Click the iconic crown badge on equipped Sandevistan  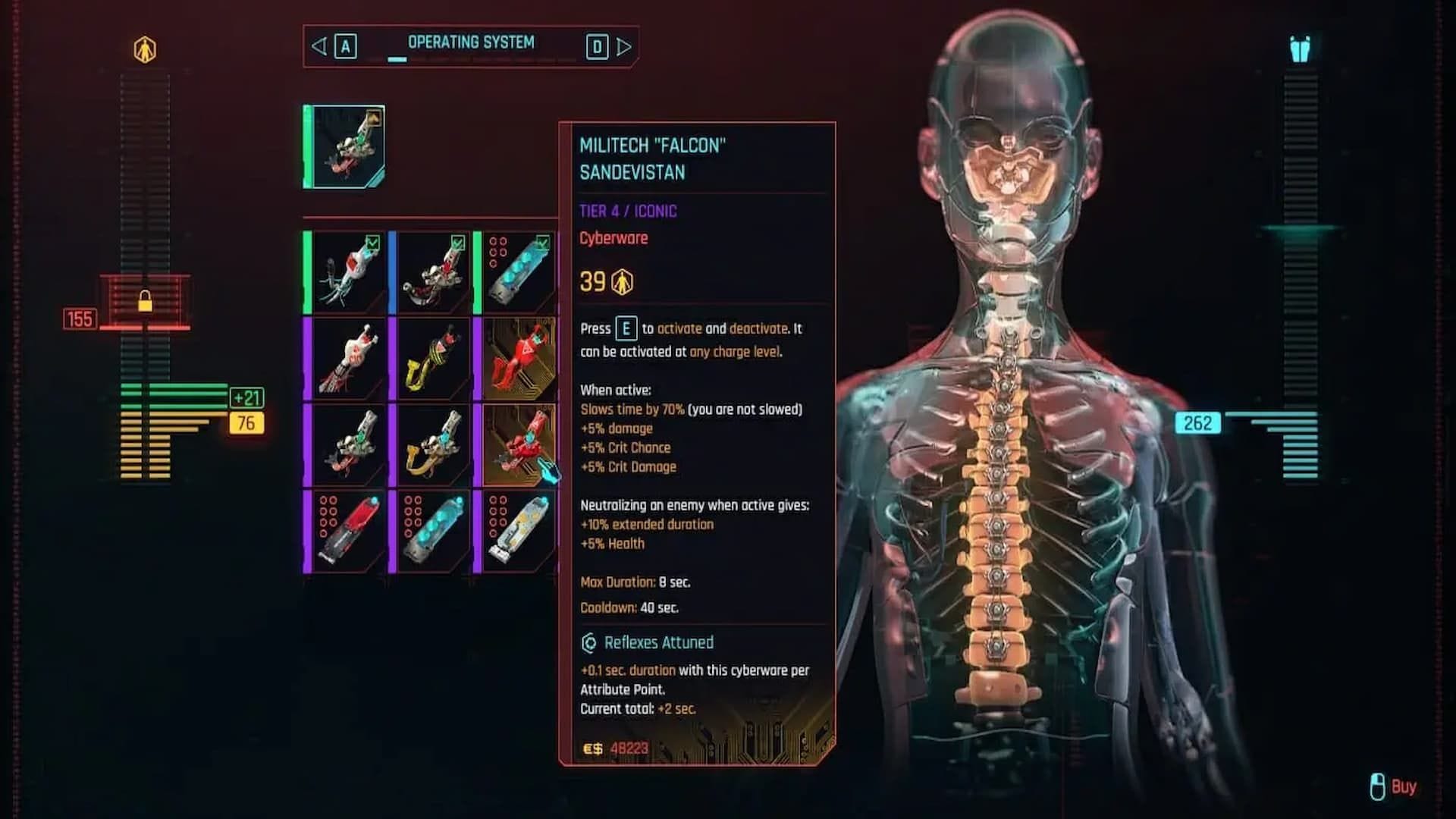(375, 118)
